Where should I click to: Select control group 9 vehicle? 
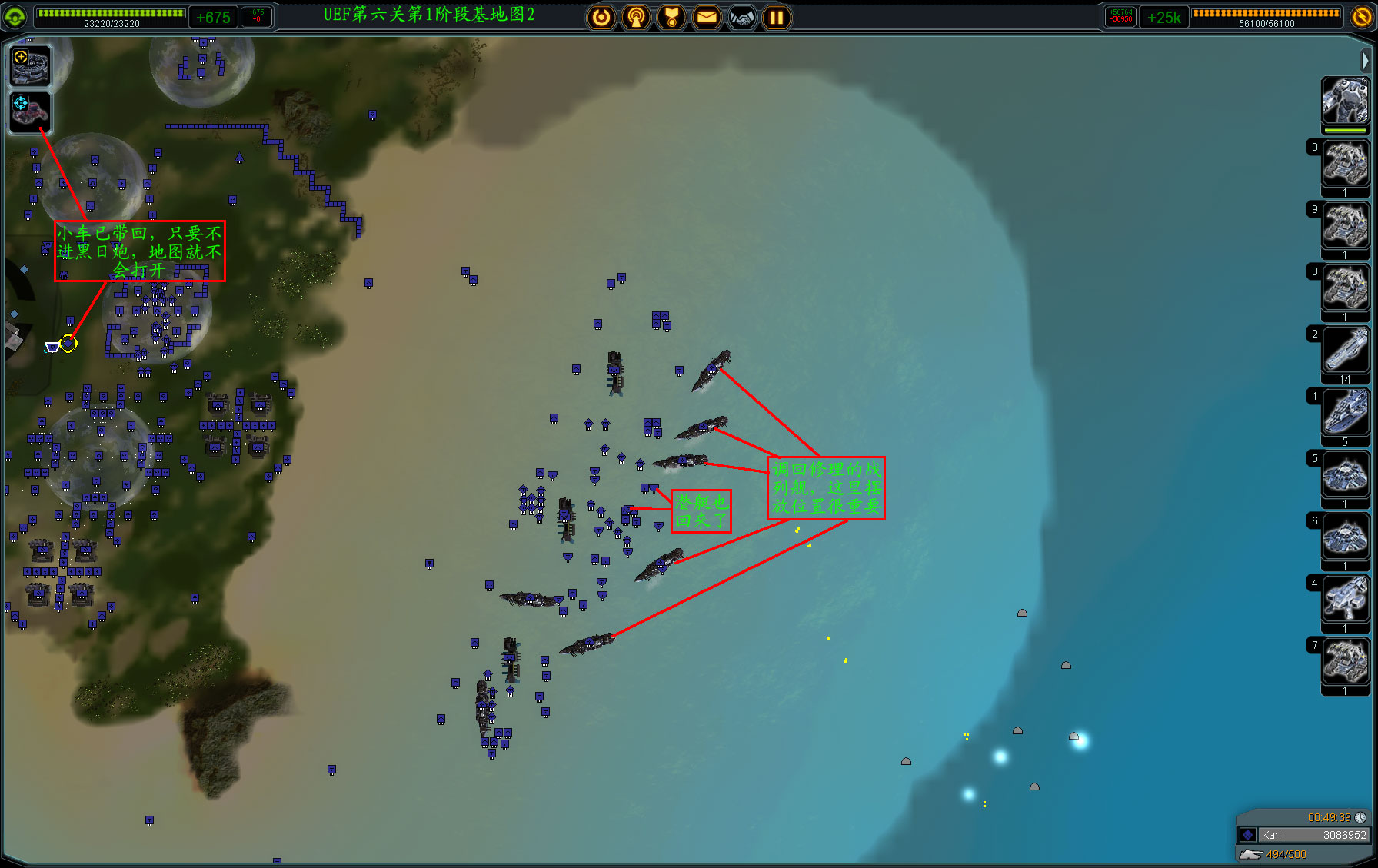[1345, 225]
